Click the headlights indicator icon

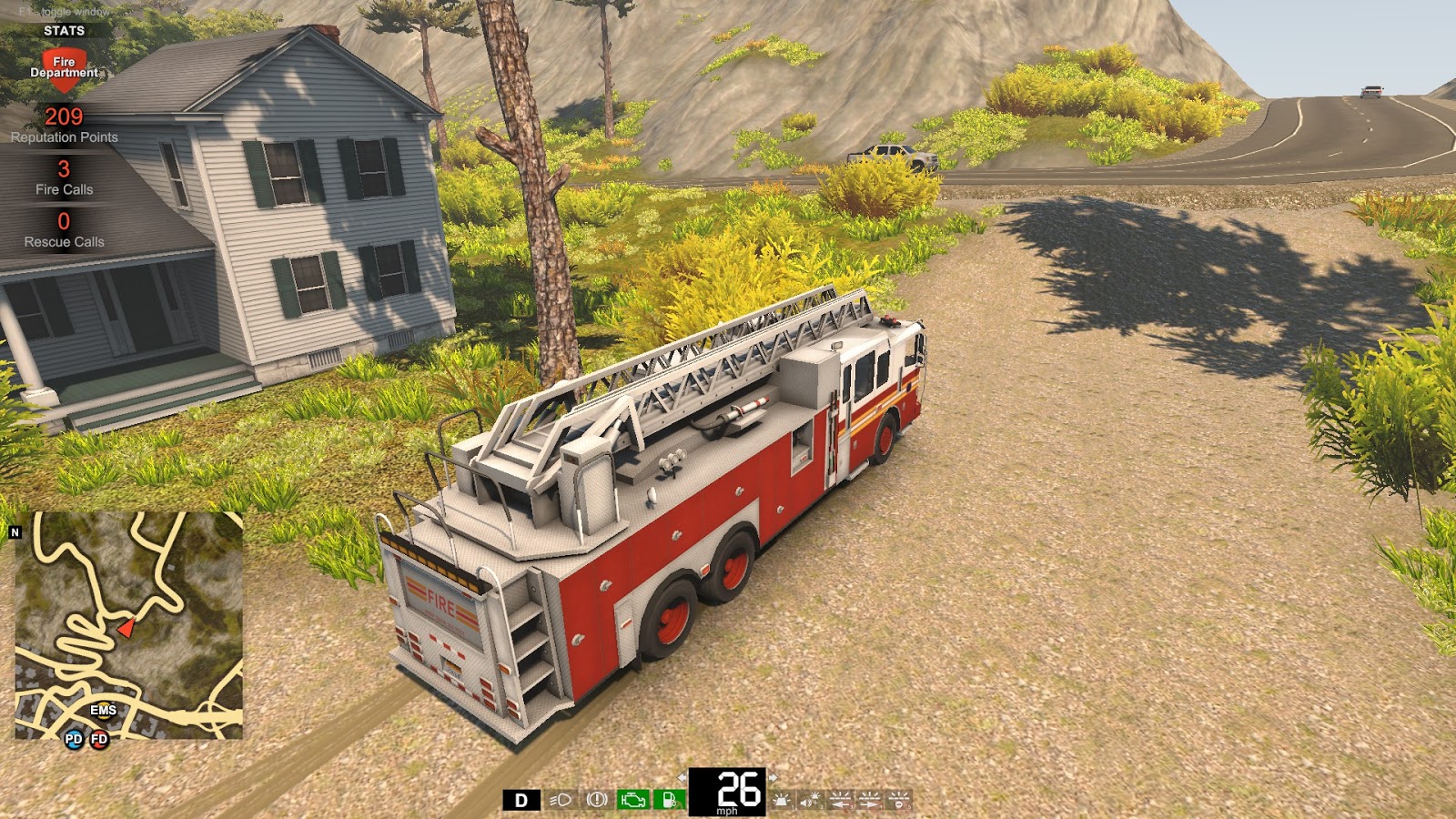(561, 799)
